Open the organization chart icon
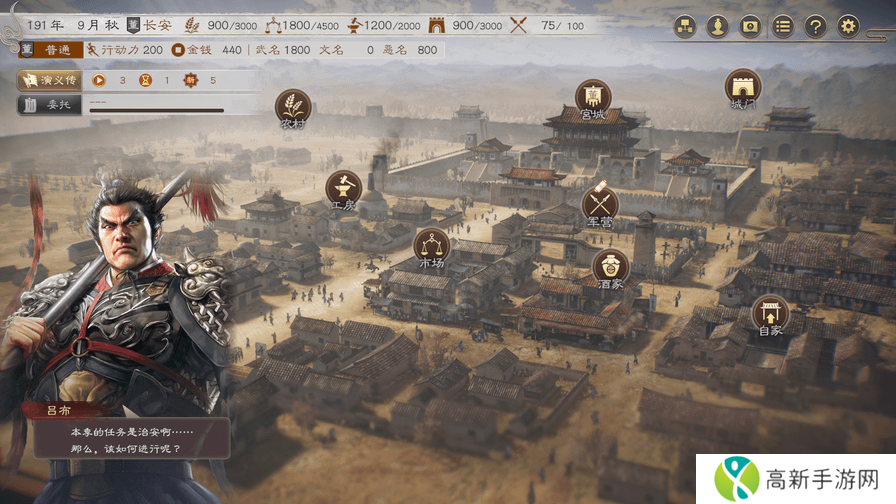Image resolution: width=896 pixels, height=504 pixels. click(684, 26)
